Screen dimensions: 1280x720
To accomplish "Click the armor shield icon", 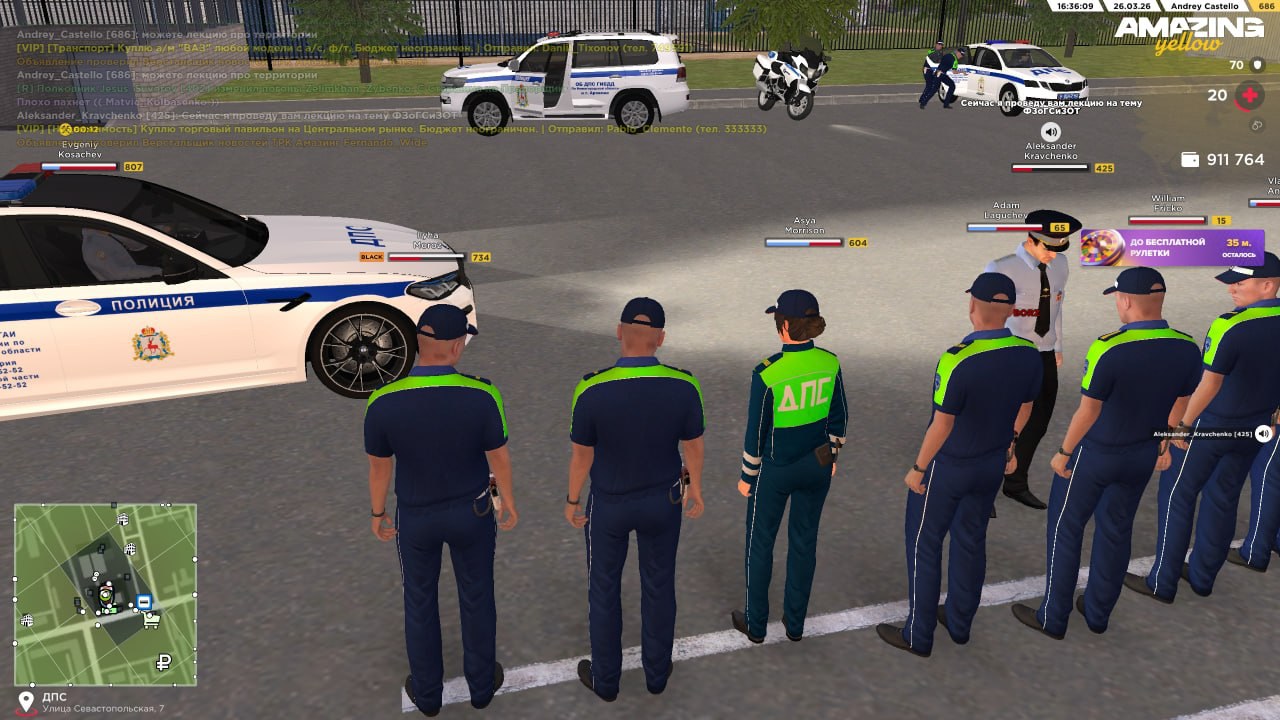I will [1257, 65].
